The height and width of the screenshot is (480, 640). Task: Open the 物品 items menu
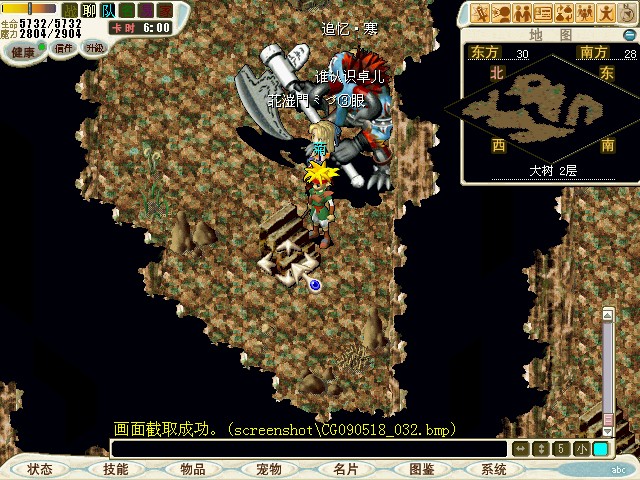(x=193, y=469)
